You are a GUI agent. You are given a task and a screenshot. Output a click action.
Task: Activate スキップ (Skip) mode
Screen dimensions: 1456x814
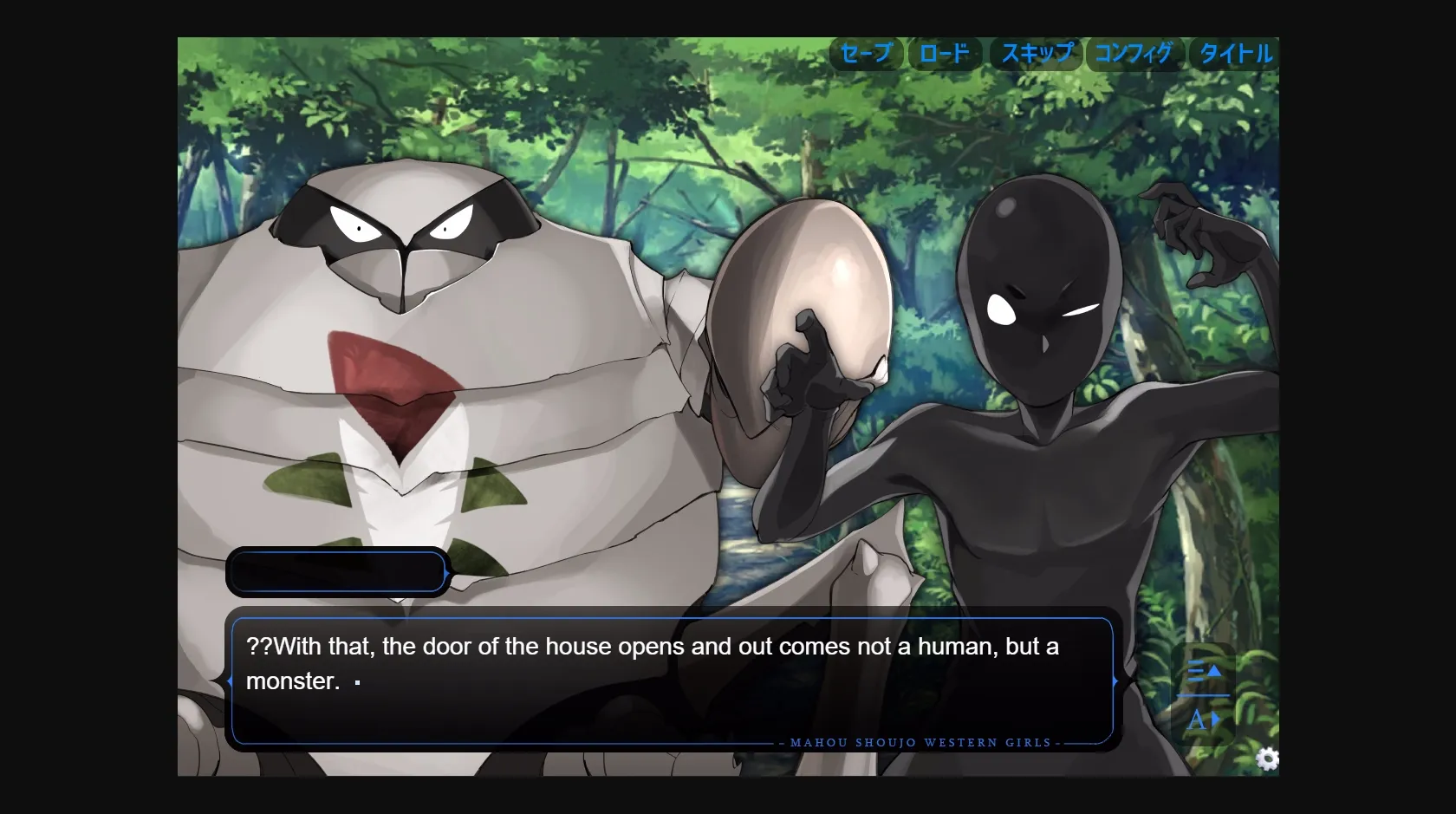point(1037,54)
